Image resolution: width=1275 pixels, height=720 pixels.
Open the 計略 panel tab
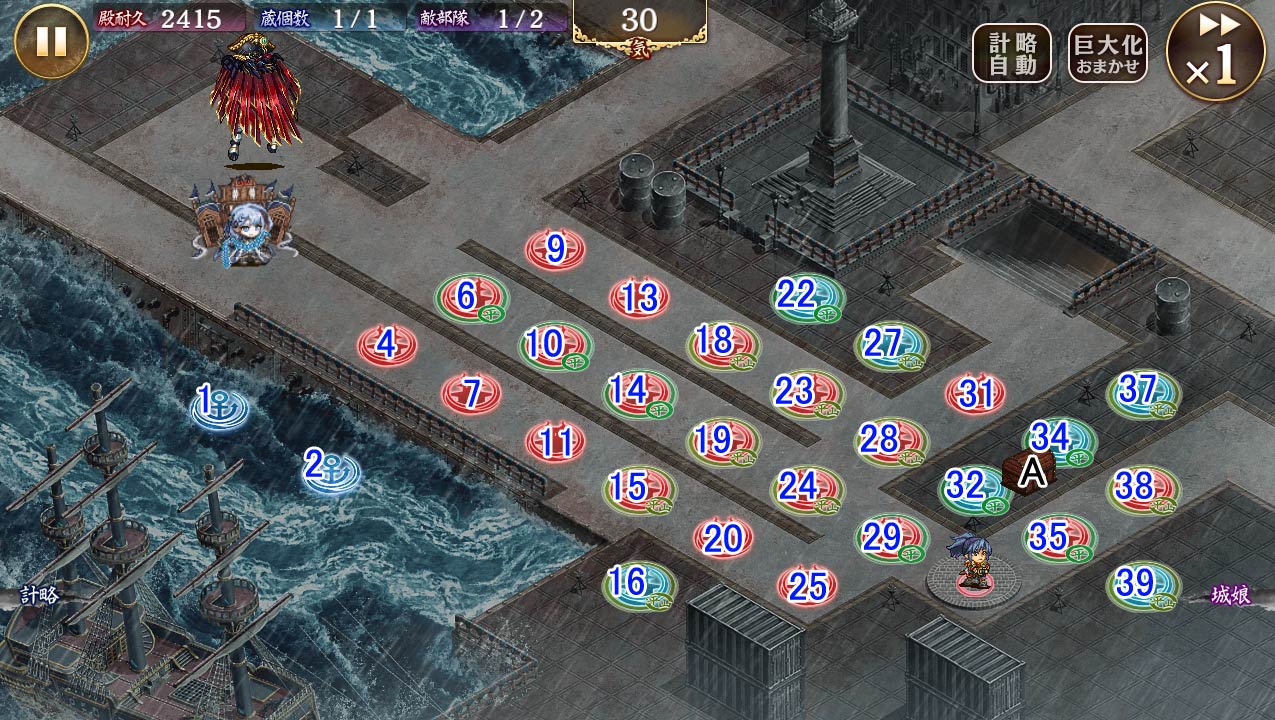click(38, 594)
